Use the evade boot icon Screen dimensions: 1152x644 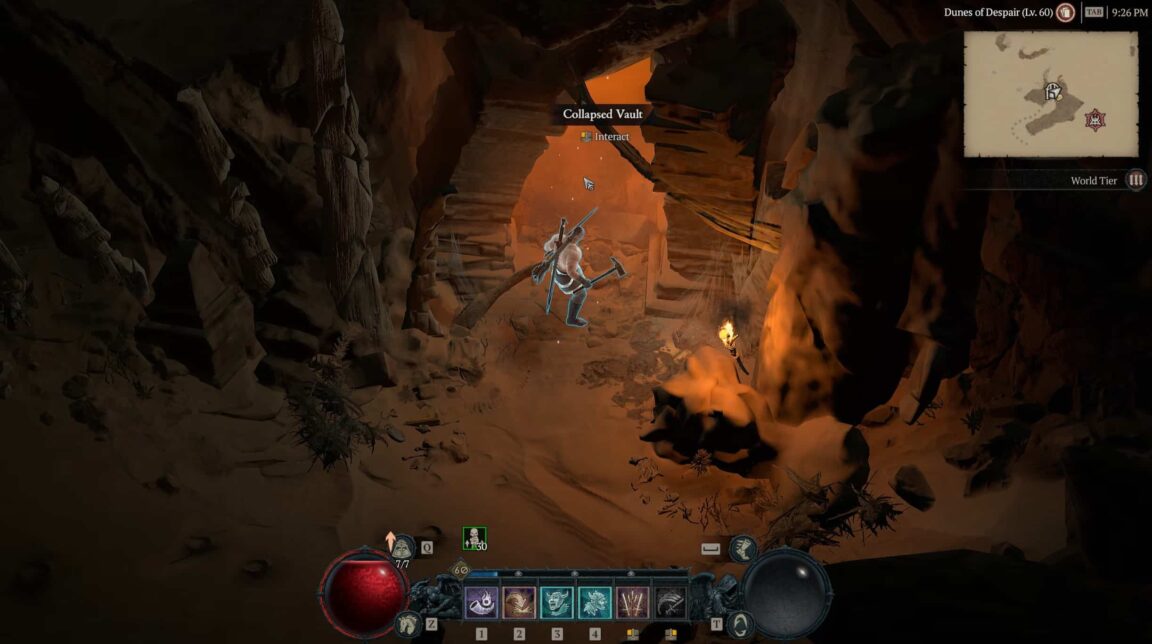coord(742,547)
